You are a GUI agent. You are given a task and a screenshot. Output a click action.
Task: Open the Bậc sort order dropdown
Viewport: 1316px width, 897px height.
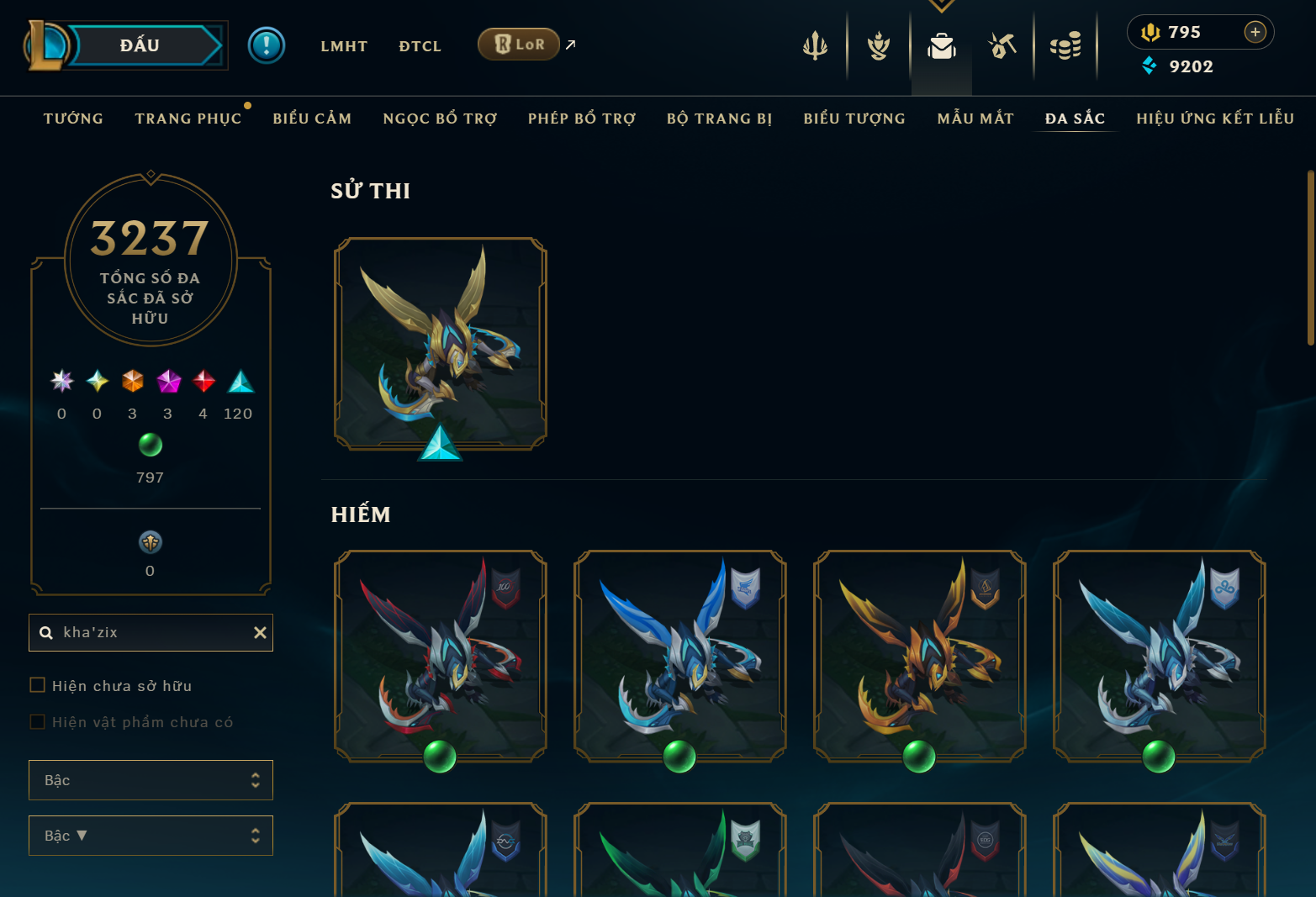point(151,835)
